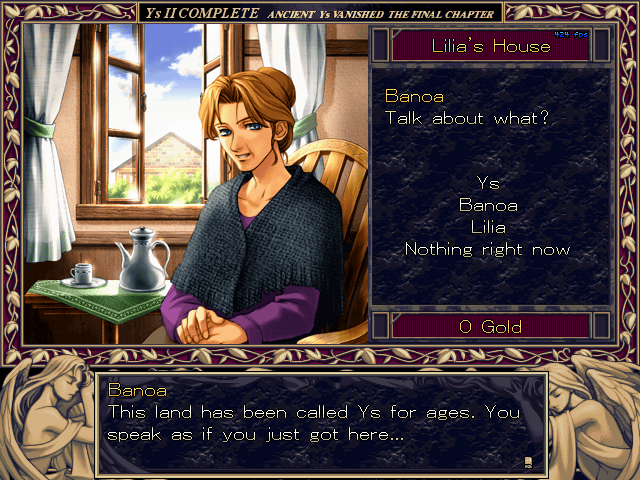Choose the Banoa conversation topic

click(488, 205)
